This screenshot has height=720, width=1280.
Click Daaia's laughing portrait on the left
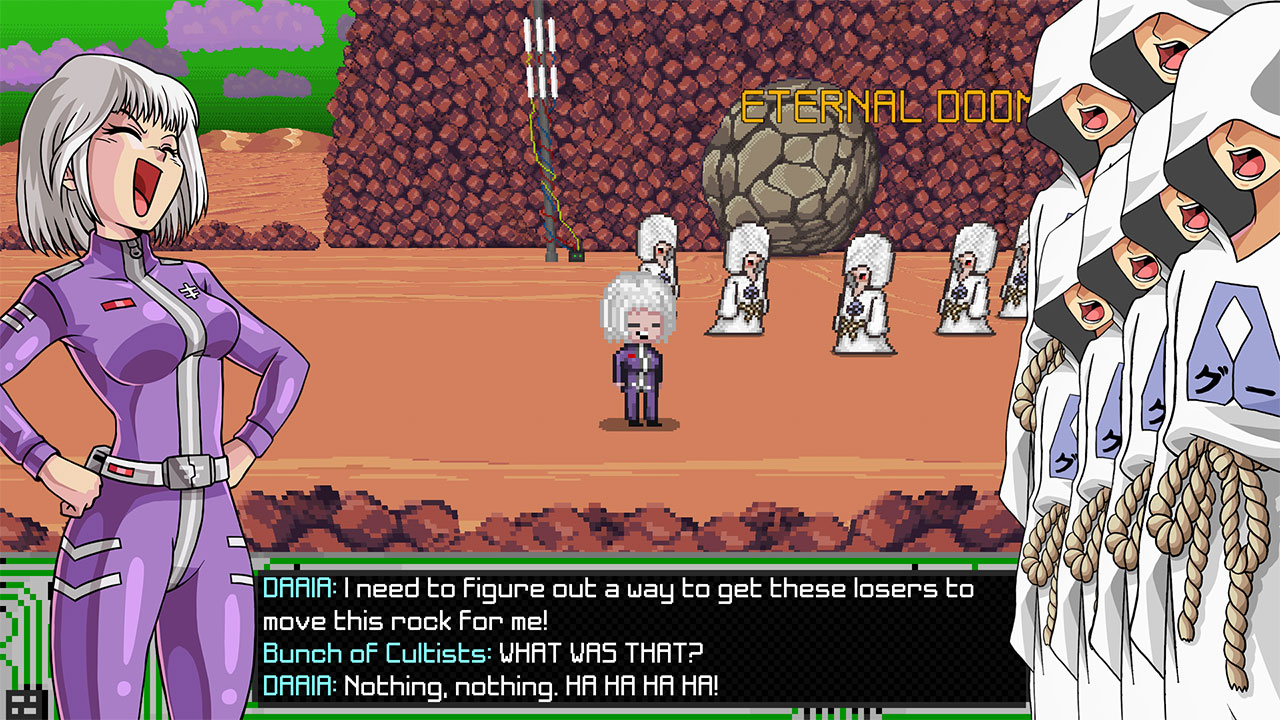pos(130,170)
